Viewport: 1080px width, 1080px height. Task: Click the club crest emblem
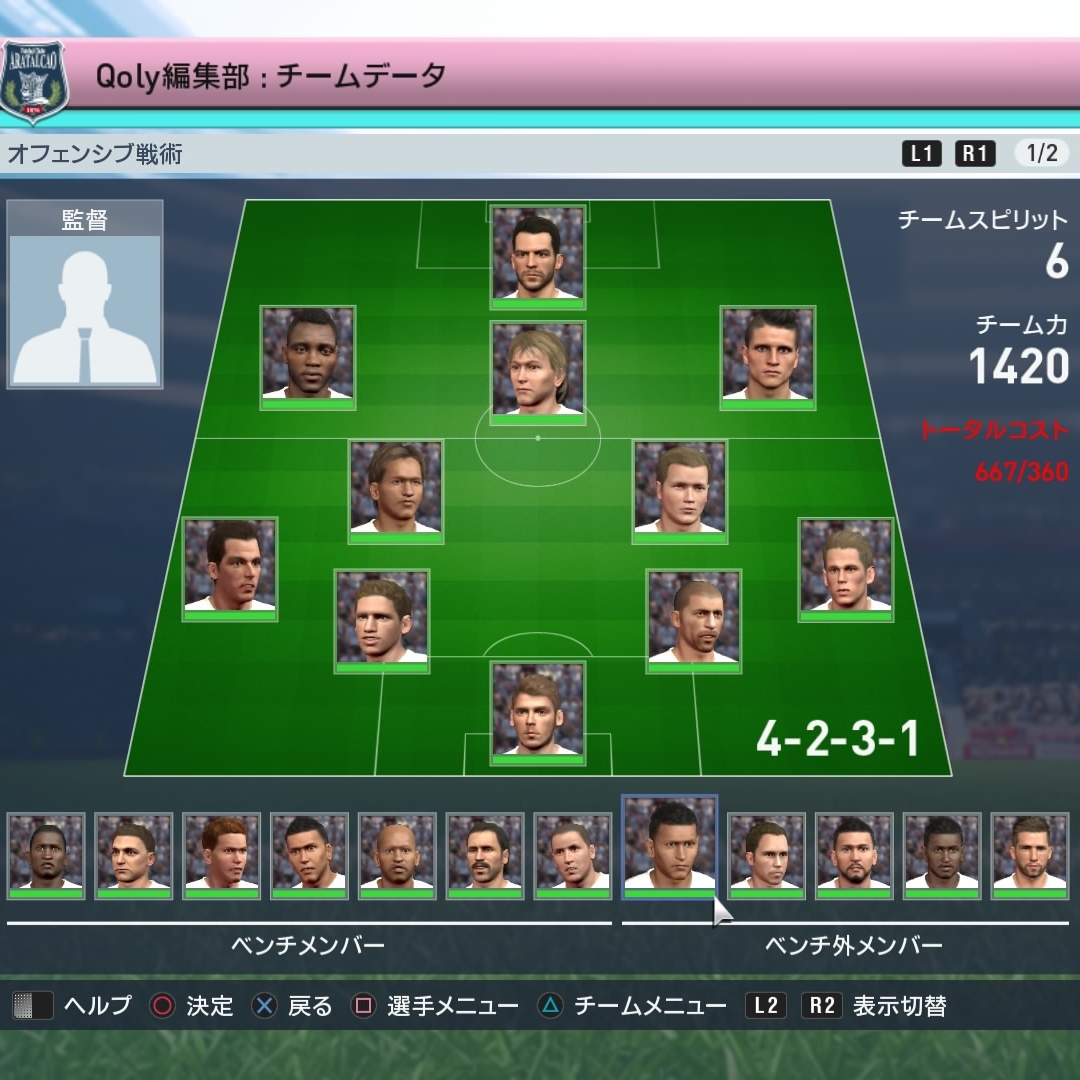[x=35, y=81]
